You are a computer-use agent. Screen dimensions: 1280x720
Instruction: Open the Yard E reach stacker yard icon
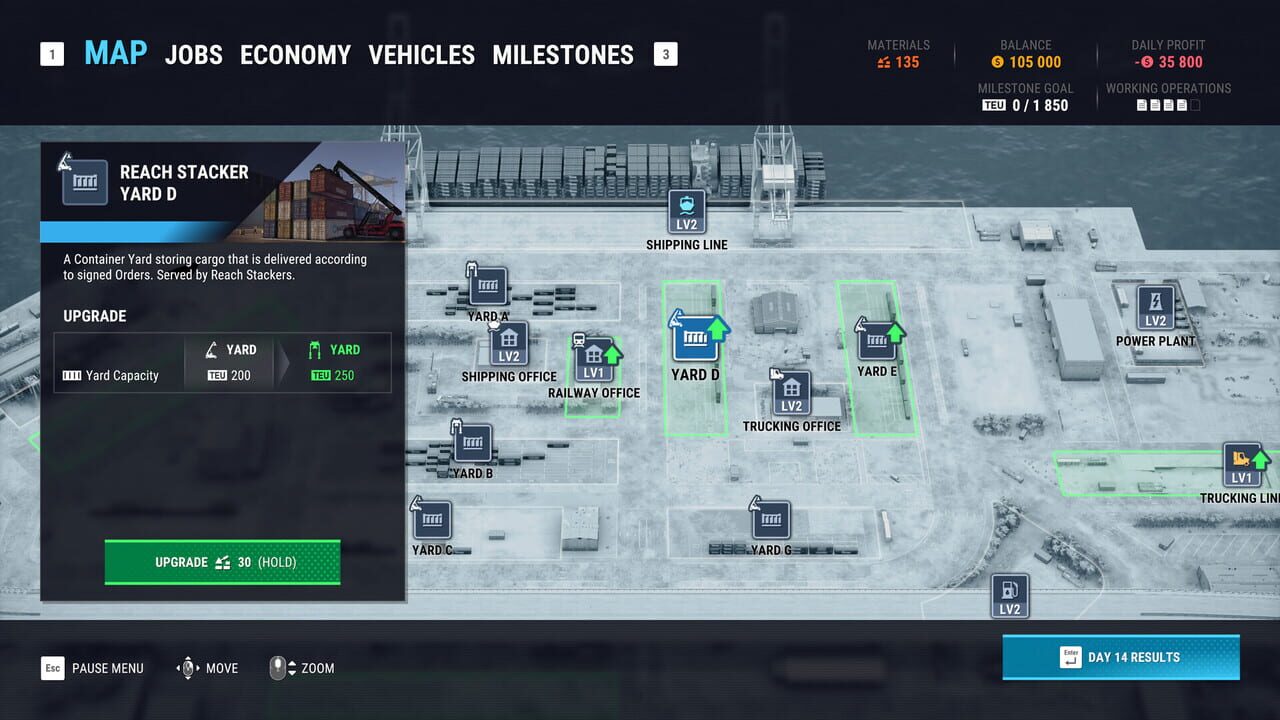(877, 340)
